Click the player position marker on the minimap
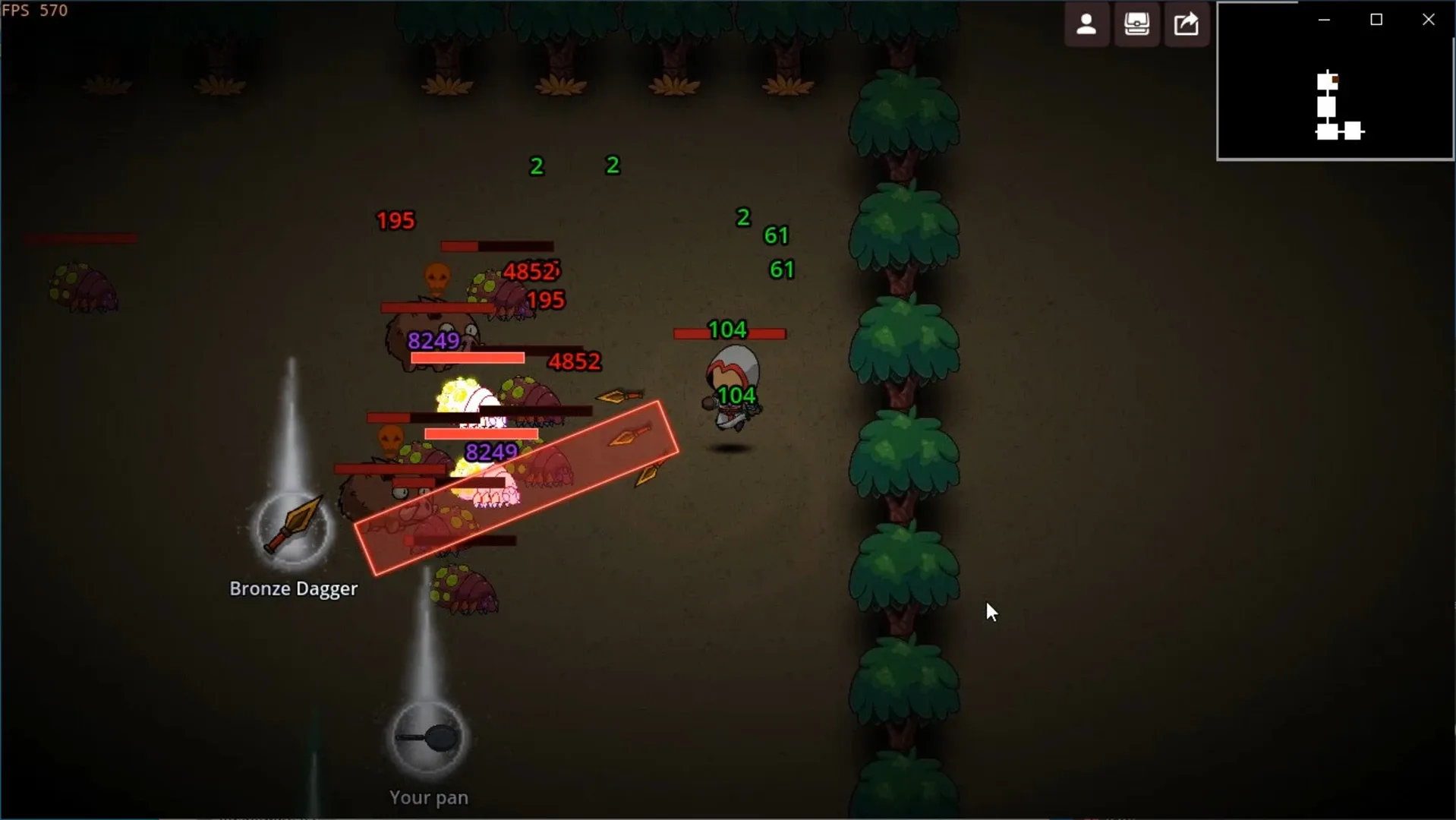 click(1335, 79)
